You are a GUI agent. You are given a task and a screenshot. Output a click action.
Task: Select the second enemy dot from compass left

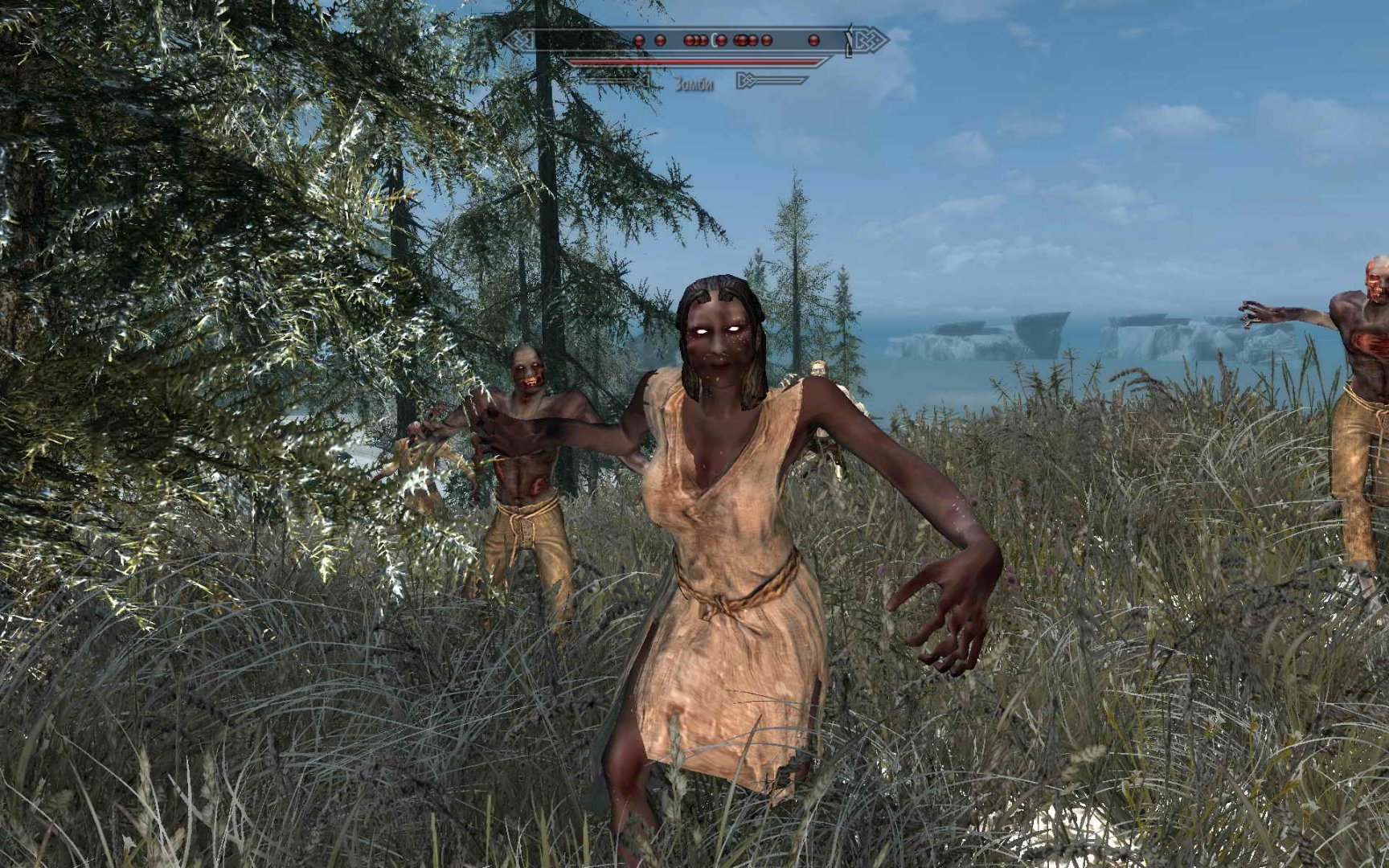click(x=660, y=40)
